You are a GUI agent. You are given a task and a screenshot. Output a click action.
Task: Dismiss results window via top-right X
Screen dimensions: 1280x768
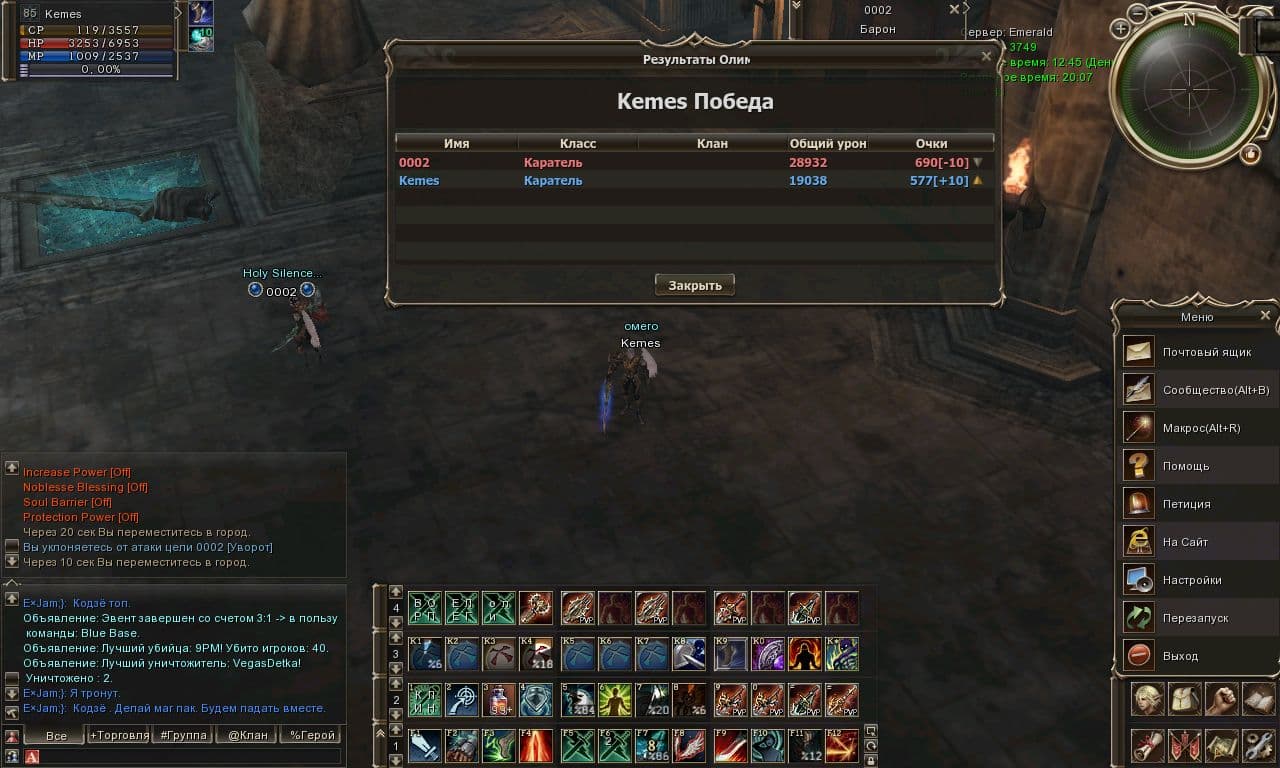pos(986,57)
